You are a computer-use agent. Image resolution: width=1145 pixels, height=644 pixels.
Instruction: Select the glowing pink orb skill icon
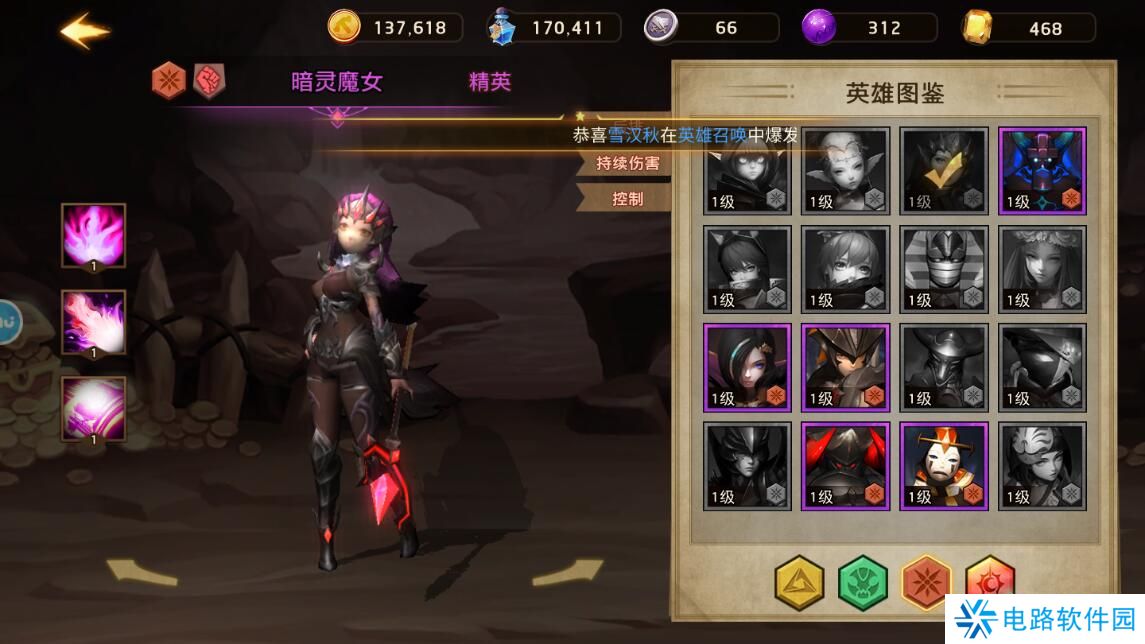(x=94, y=409)
